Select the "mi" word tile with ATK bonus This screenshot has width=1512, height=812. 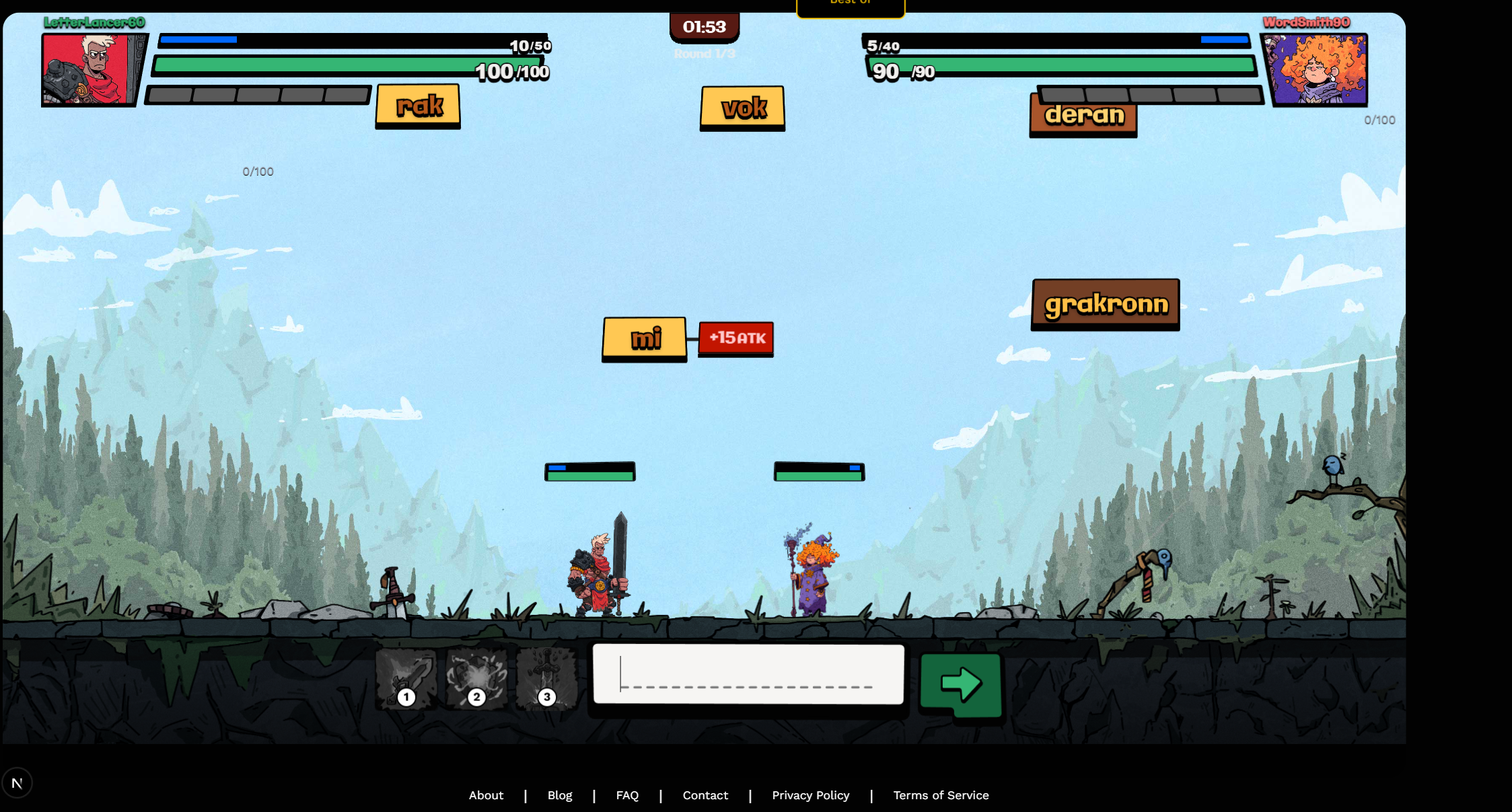click(x=644, y=339)
